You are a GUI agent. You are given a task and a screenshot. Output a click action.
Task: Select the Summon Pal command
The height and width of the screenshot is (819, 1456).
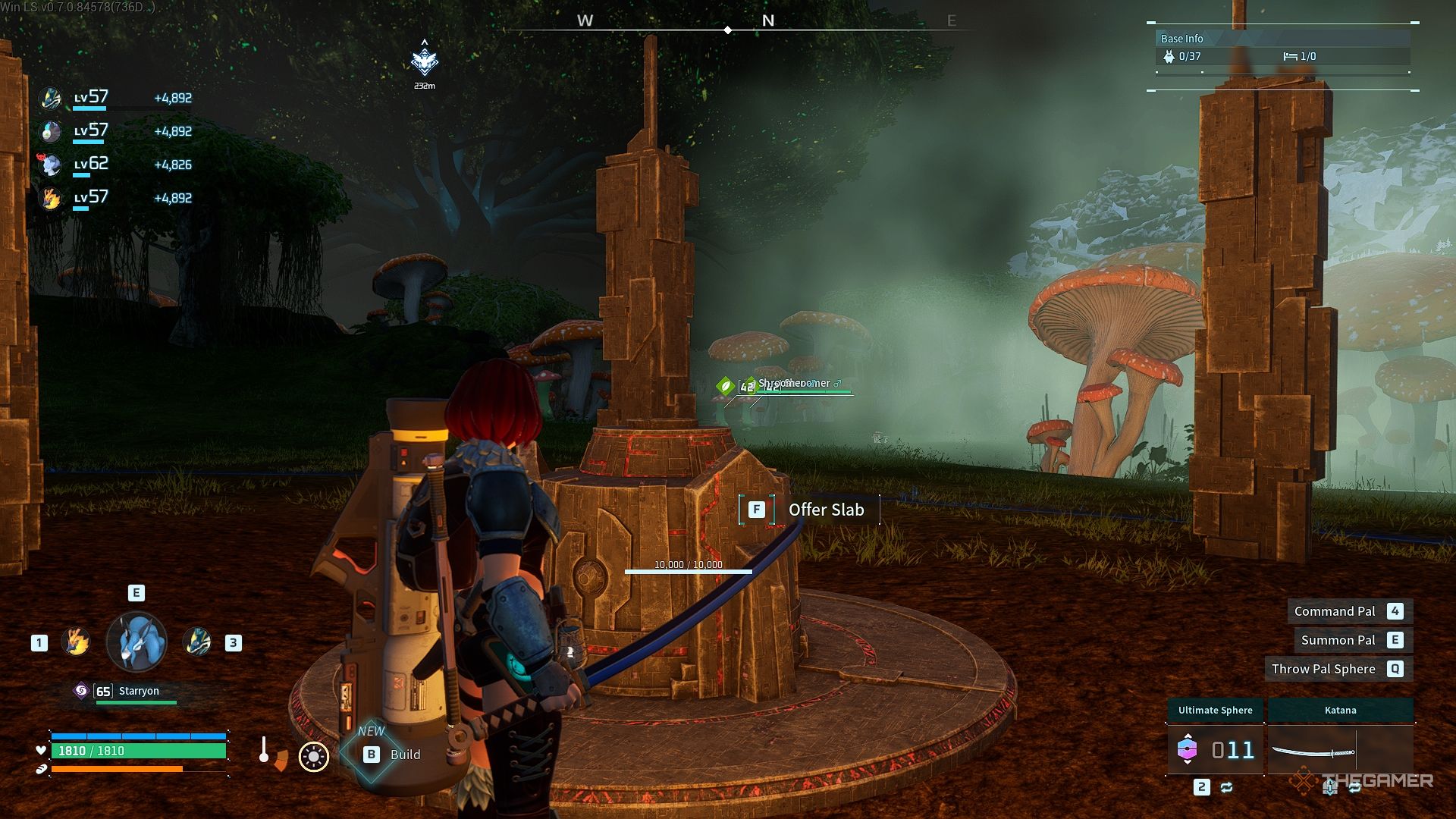tap(1337, 639)
